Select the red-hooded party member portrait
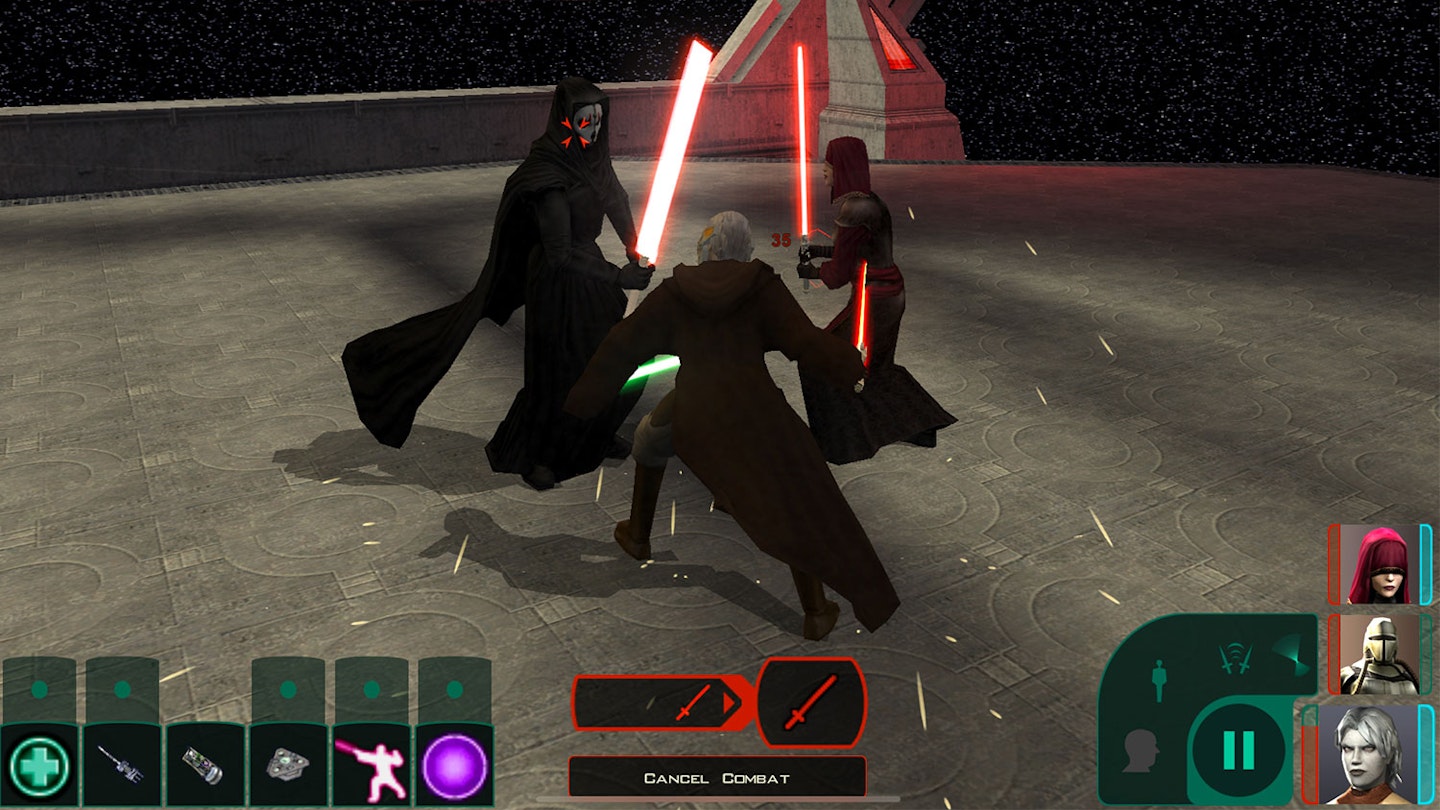 (1379, 565)
